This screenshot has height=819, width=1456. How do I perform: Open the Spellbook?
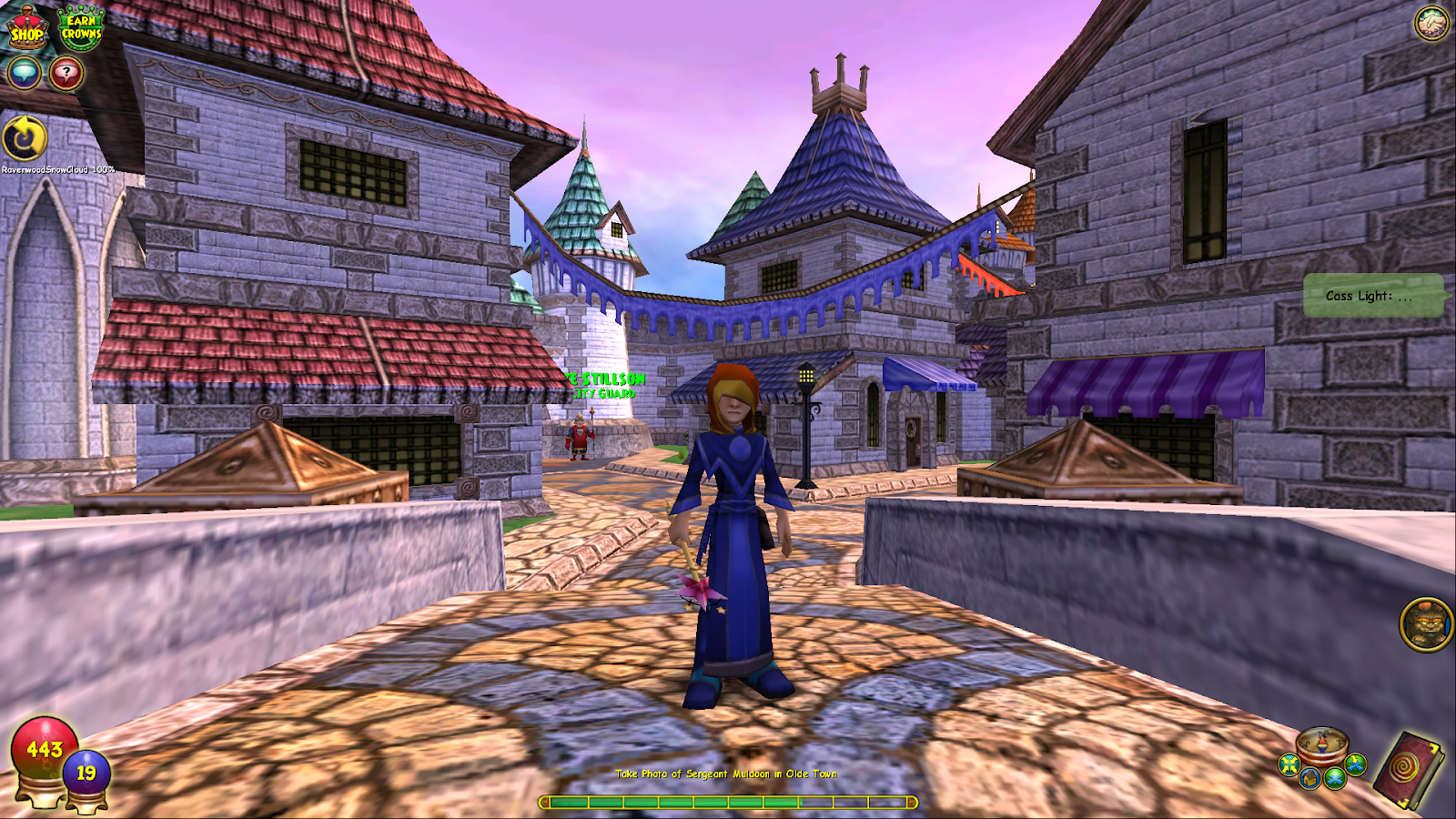1410,768
